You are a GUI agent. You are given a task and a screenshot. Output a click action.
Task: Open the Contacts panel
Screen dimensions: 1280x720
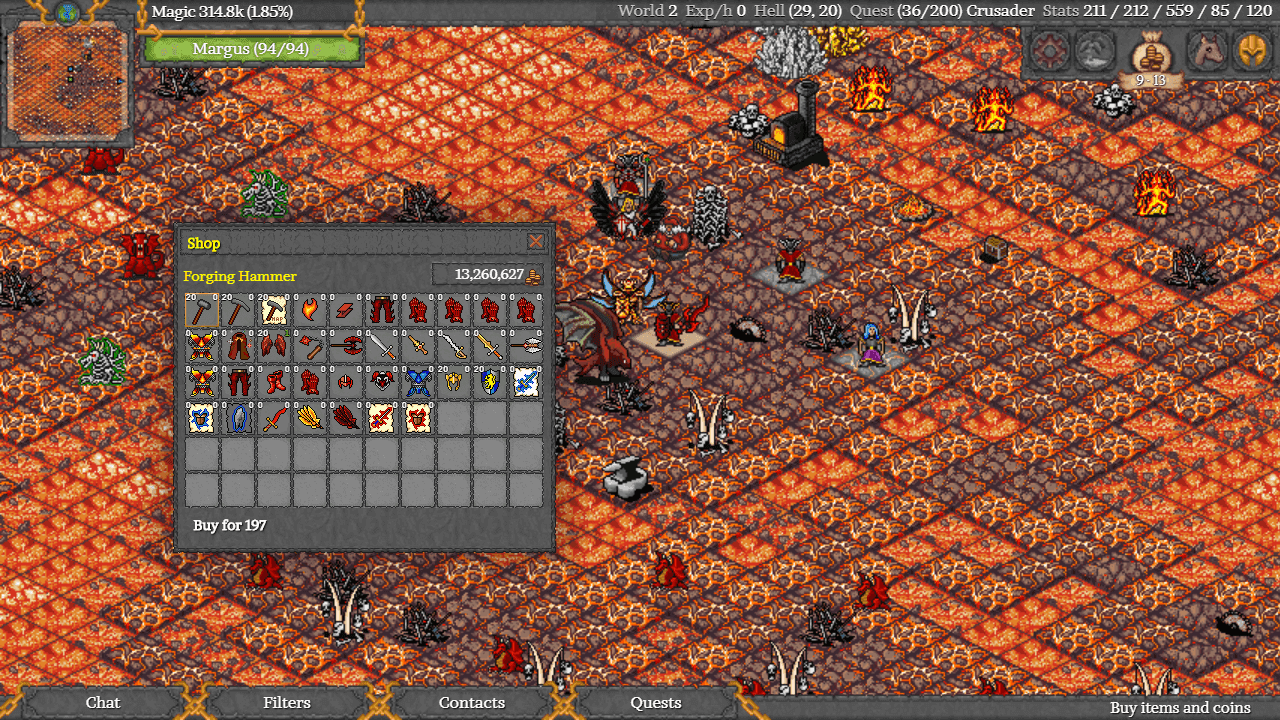[x=472, y=703]
